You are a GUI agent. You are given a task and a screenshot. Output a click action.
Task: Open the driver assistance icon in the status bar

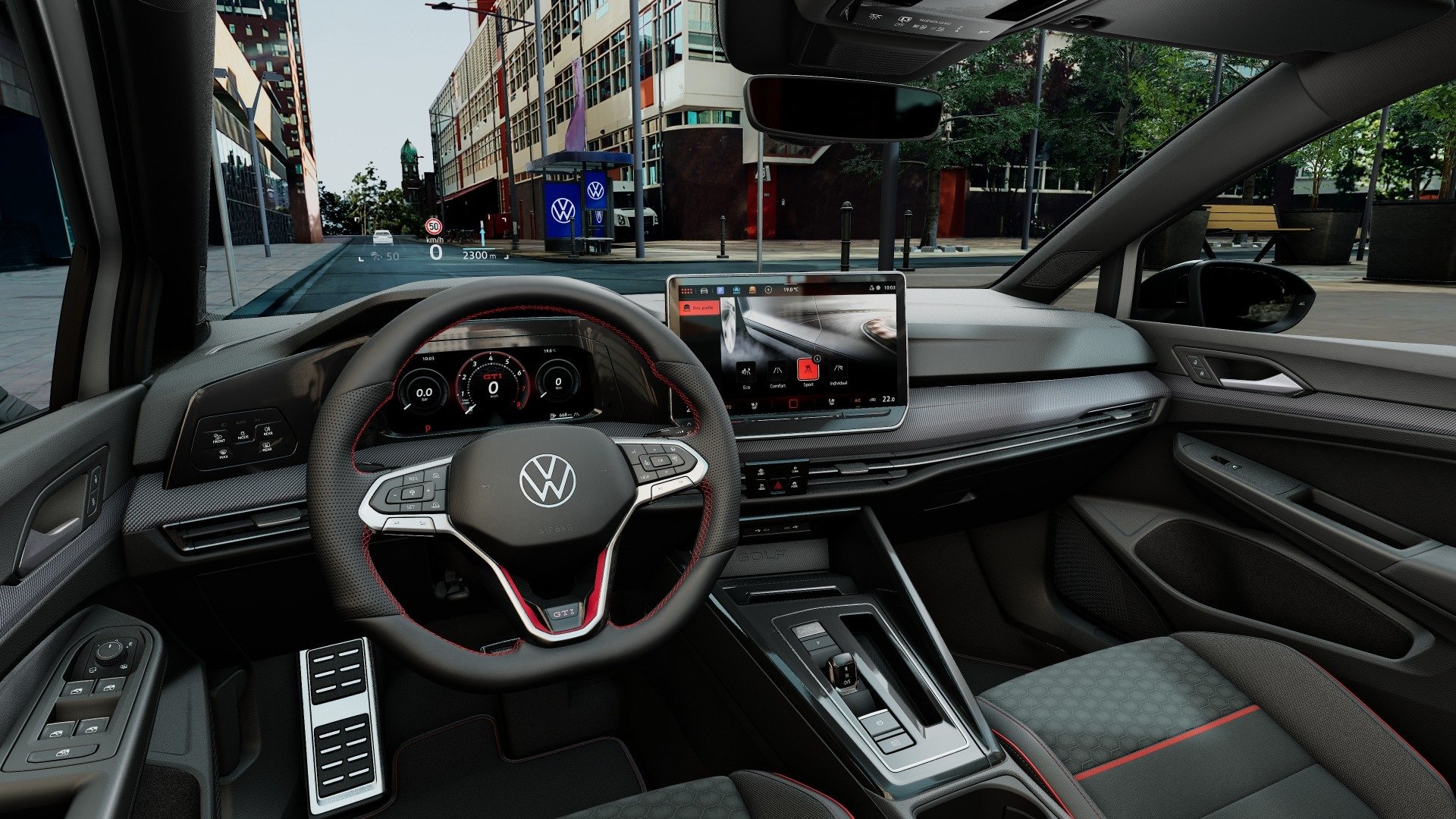(x=736, y=290)
